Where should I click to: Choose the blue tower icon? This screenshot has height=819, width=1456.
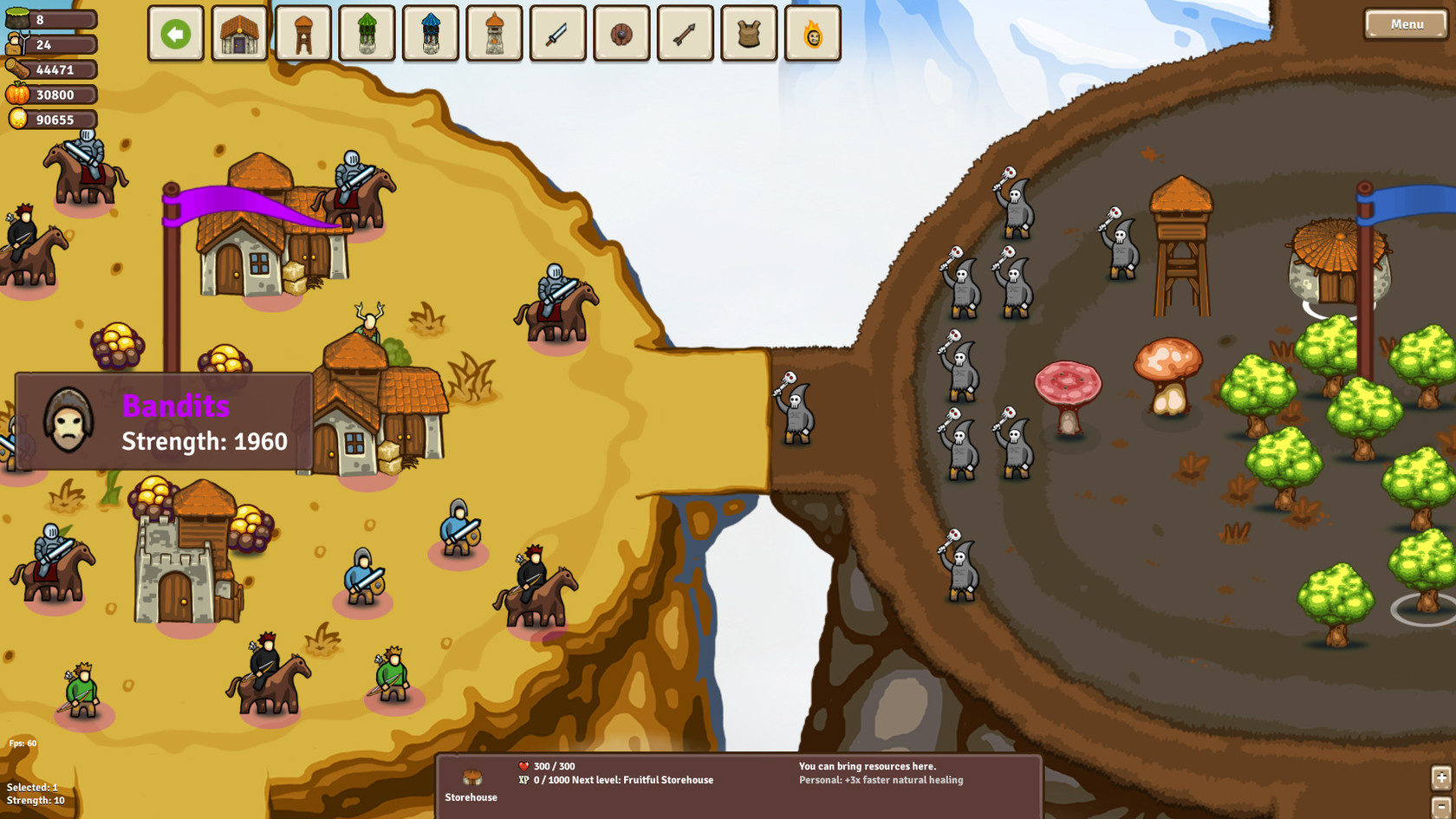(430, 33)
